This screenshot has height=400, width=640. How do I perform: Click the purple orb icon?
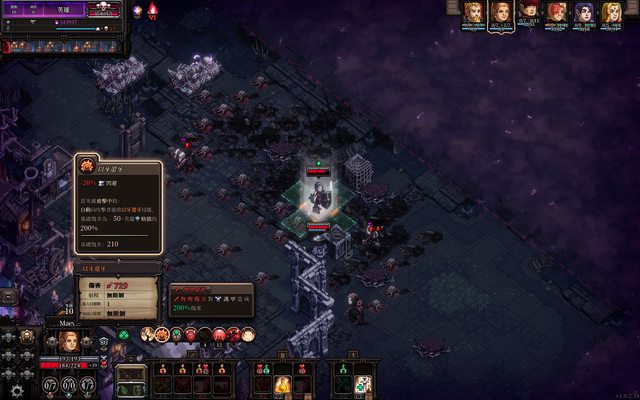[x=137, y=11]
